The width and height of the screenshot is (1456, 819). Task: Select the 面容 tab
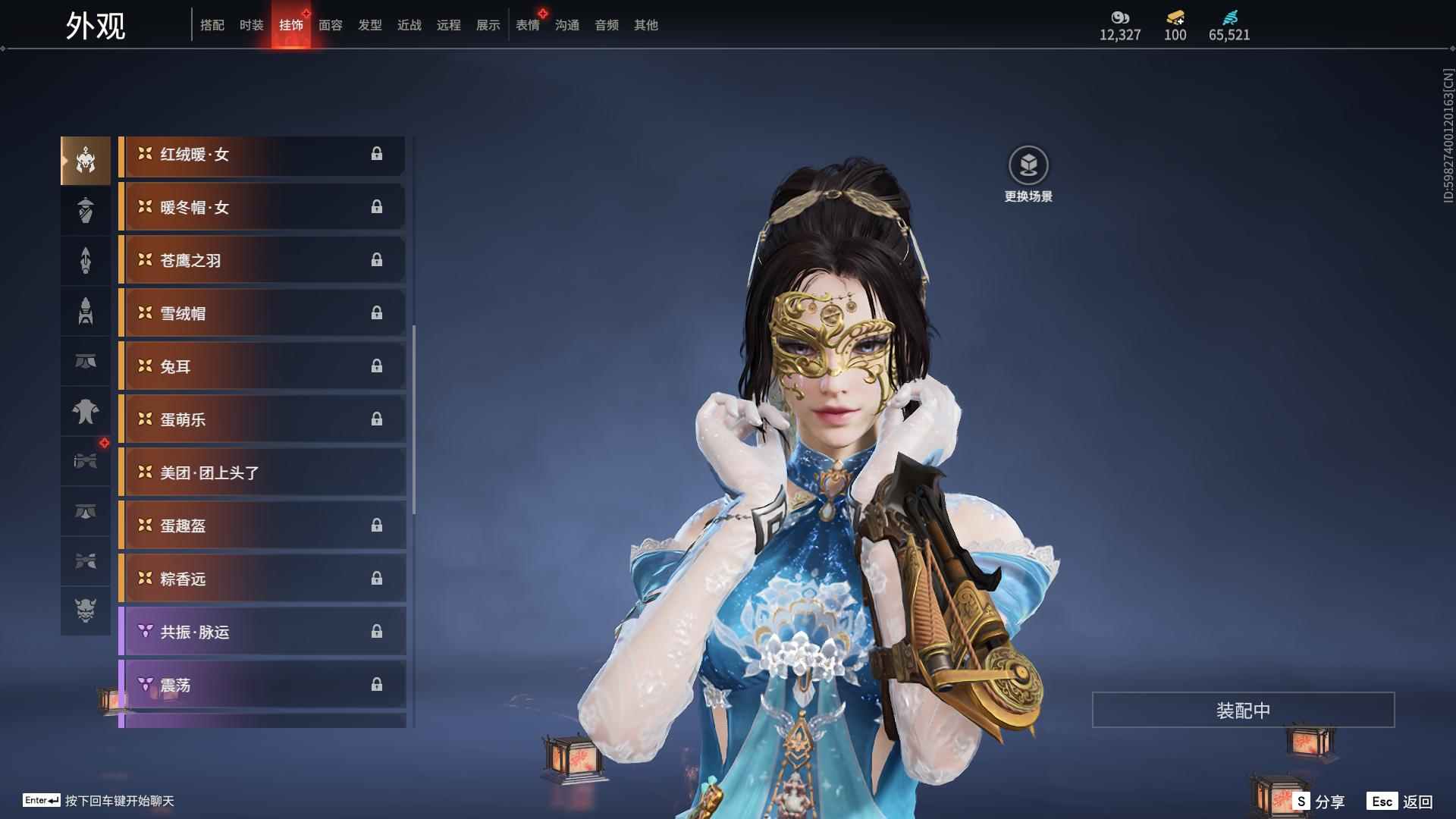[x=331, y=25]
